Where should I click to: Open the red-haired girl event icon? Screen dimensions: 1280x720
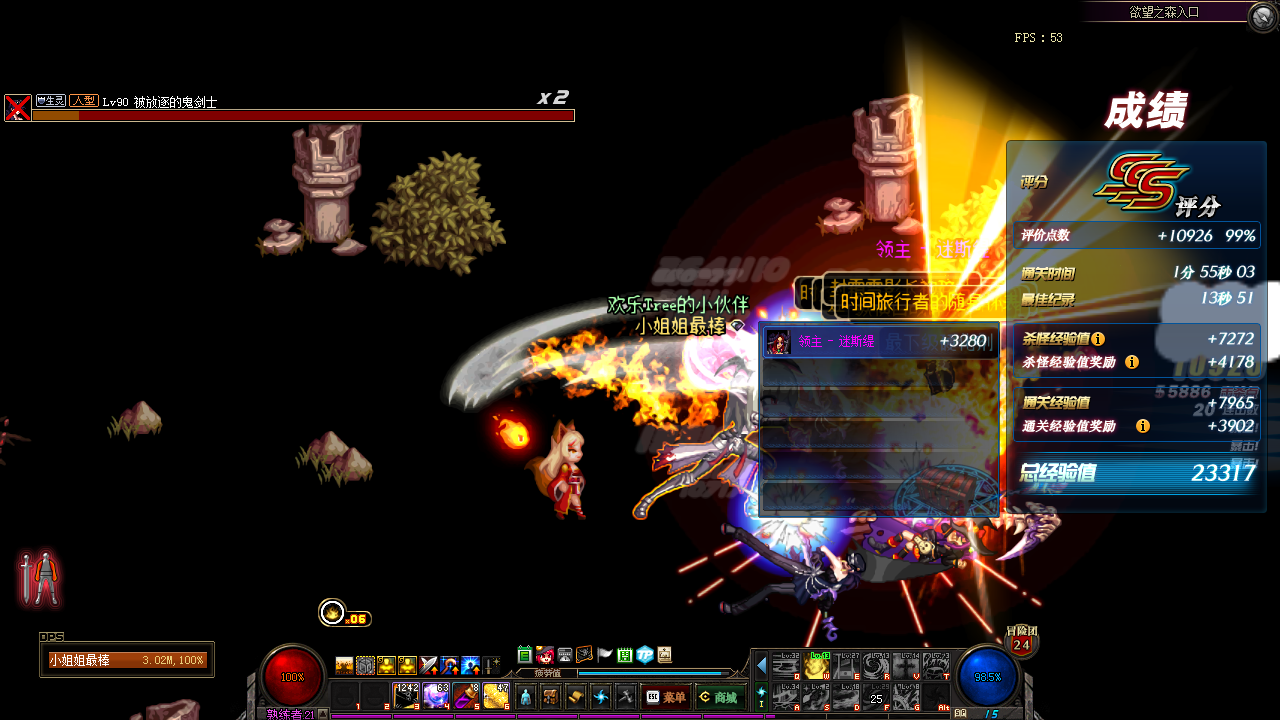coord(545,655)
